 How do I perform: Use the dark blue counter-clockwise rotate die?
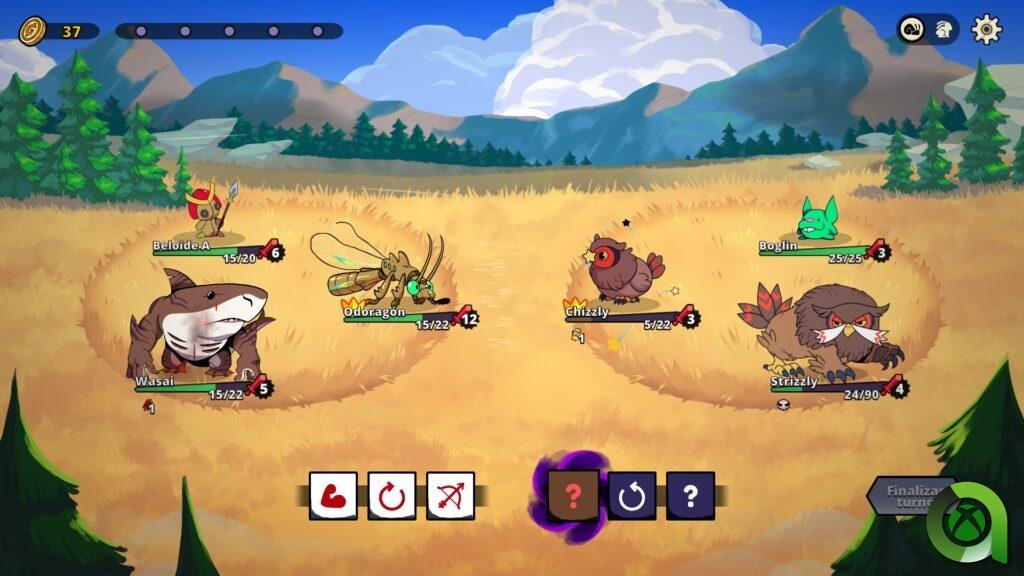632,495
